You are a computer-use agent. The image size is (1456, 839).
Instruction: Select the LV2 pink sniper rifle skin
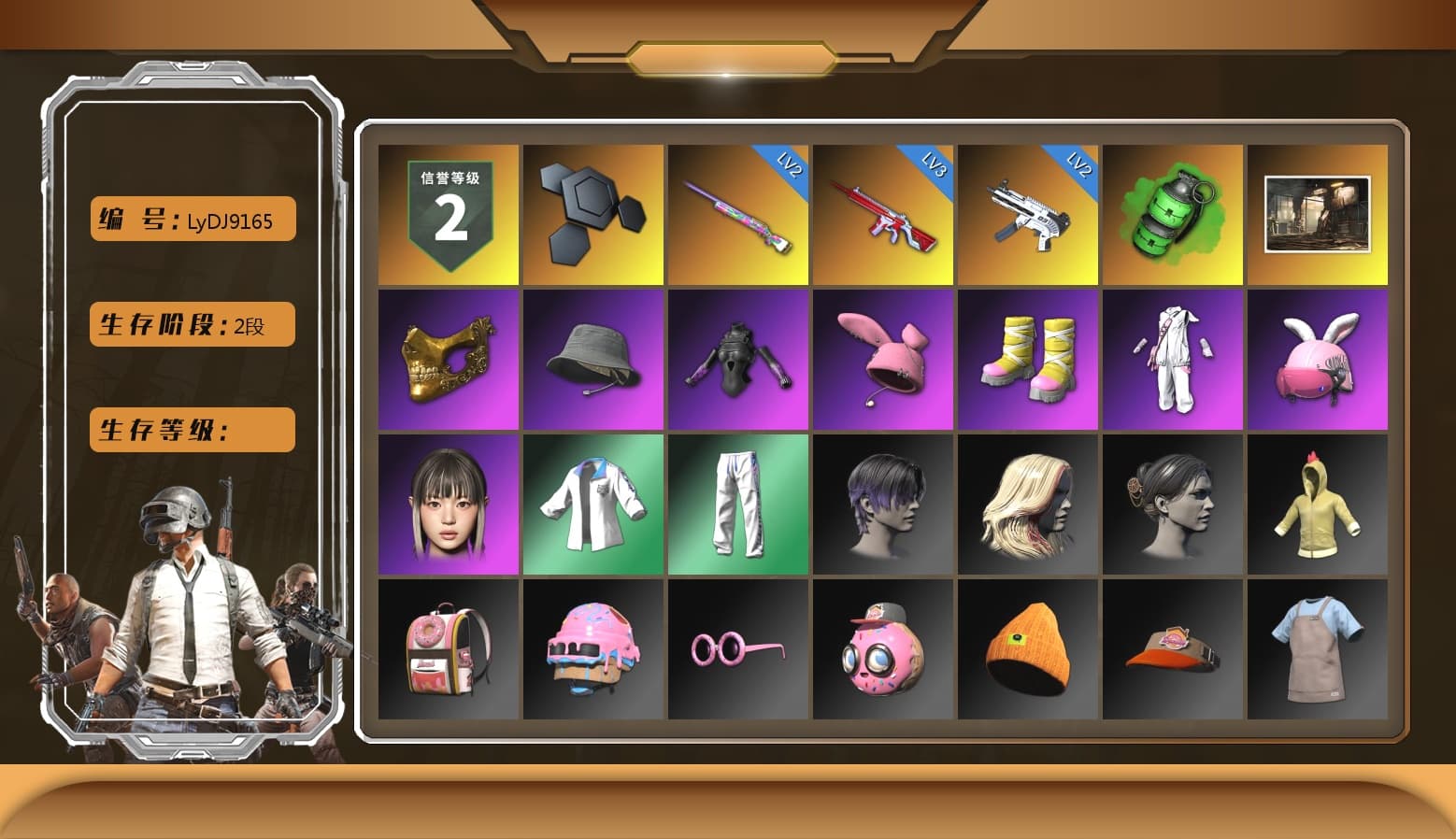(737, 215)
